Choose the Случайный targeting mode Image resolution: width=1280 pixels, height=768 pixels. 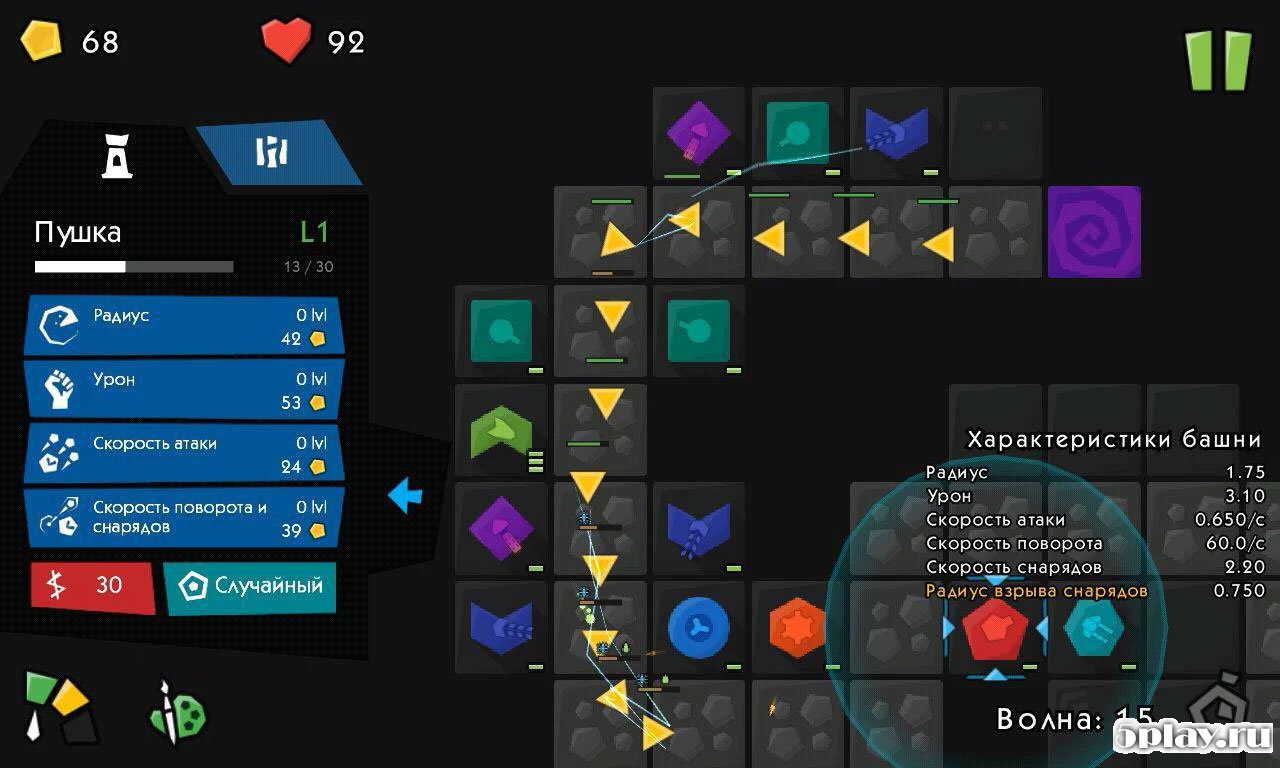(x=250, y=586)
